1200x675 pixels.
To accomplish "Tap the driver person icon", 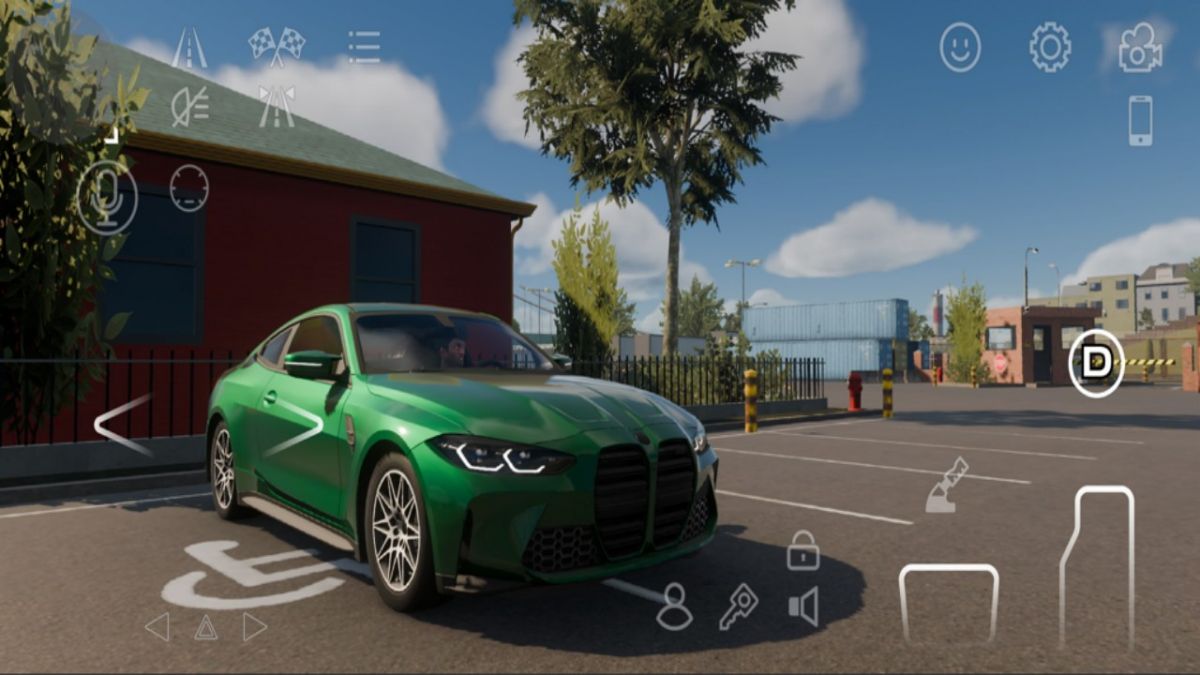I will 674,606.
